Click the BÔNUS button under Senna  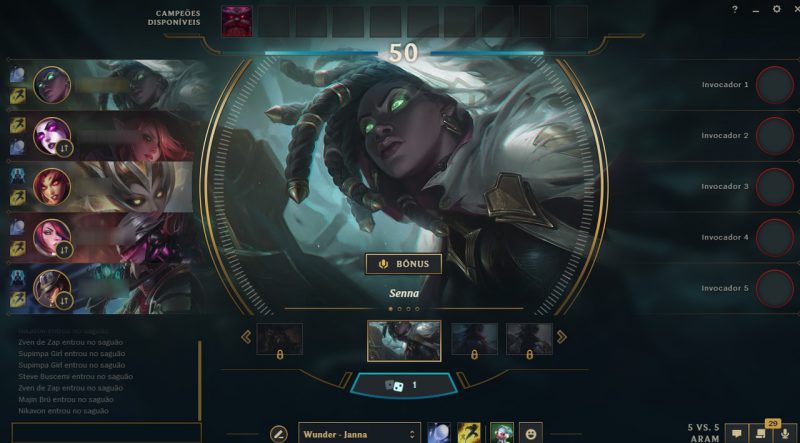403,264
